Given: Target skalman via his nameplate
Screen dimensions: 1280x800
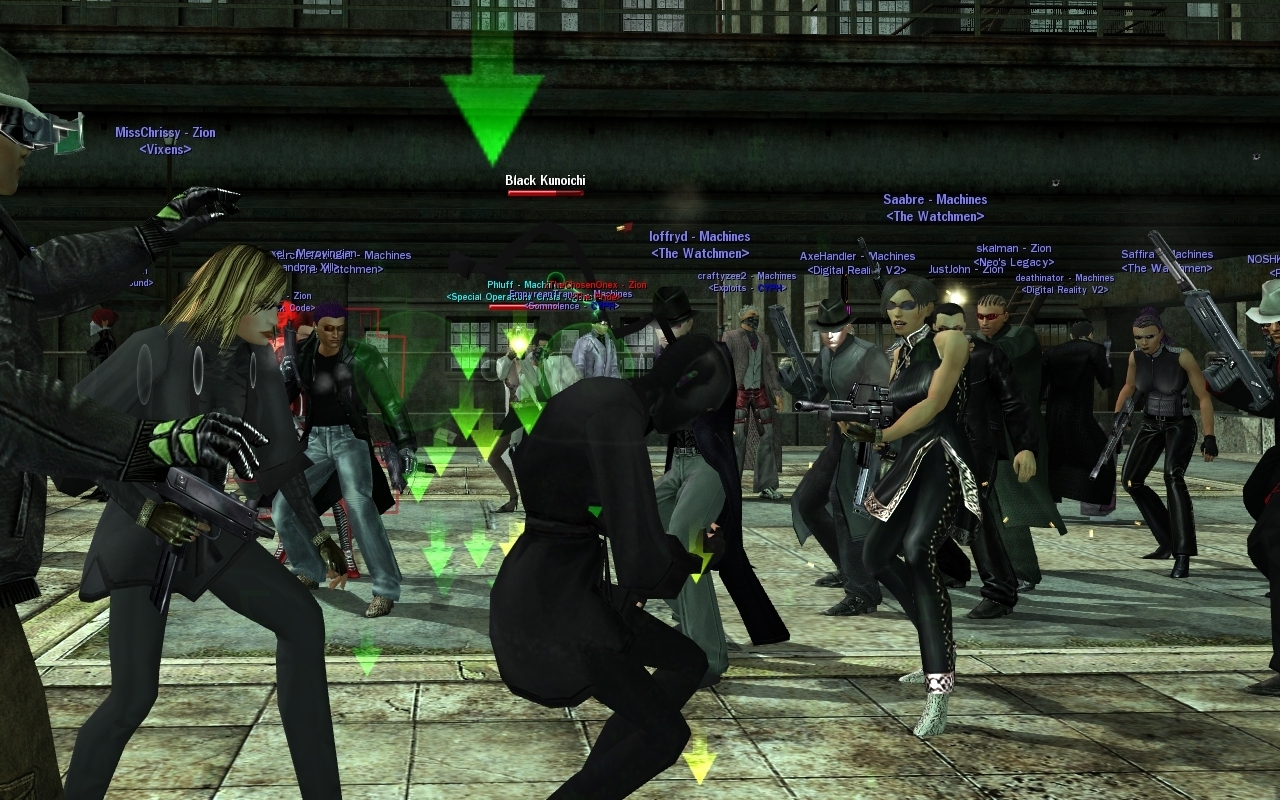Looking at the screenshot, I should coord(1013,249).
